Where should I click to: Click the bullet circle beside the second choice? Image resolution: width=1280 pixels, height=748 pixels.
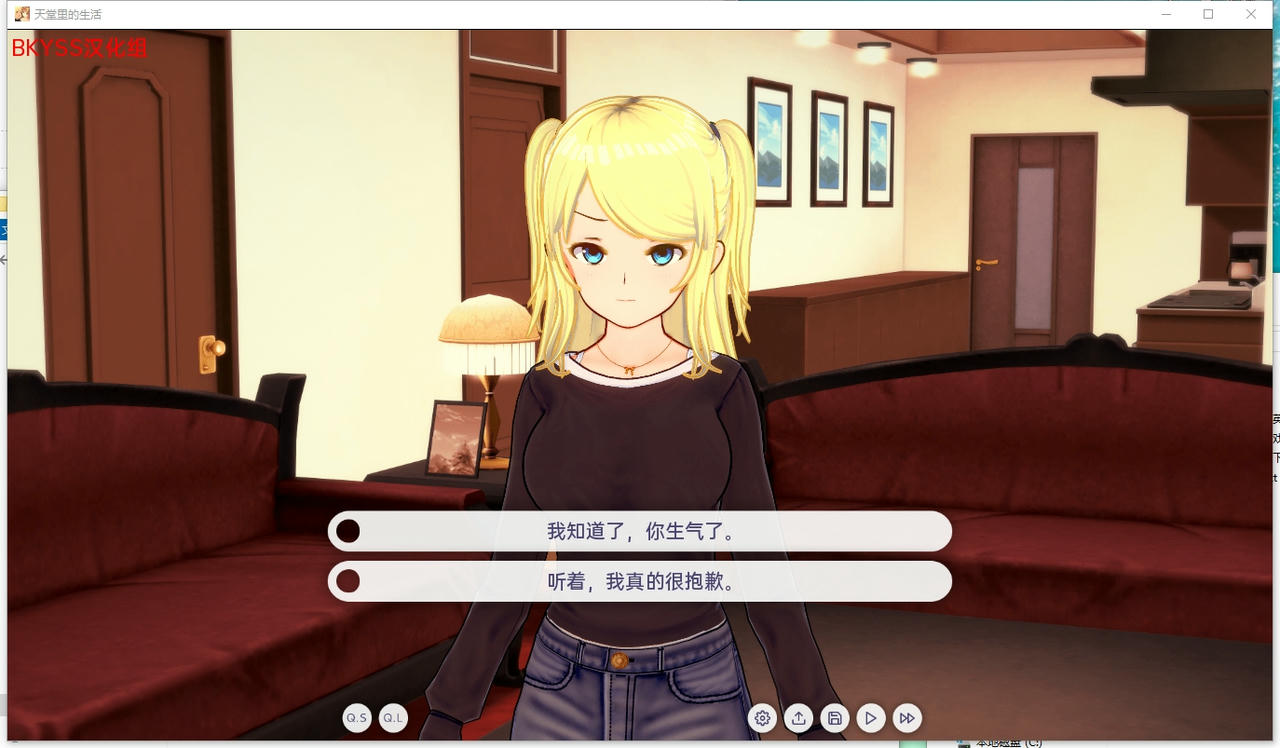(348, 581)
